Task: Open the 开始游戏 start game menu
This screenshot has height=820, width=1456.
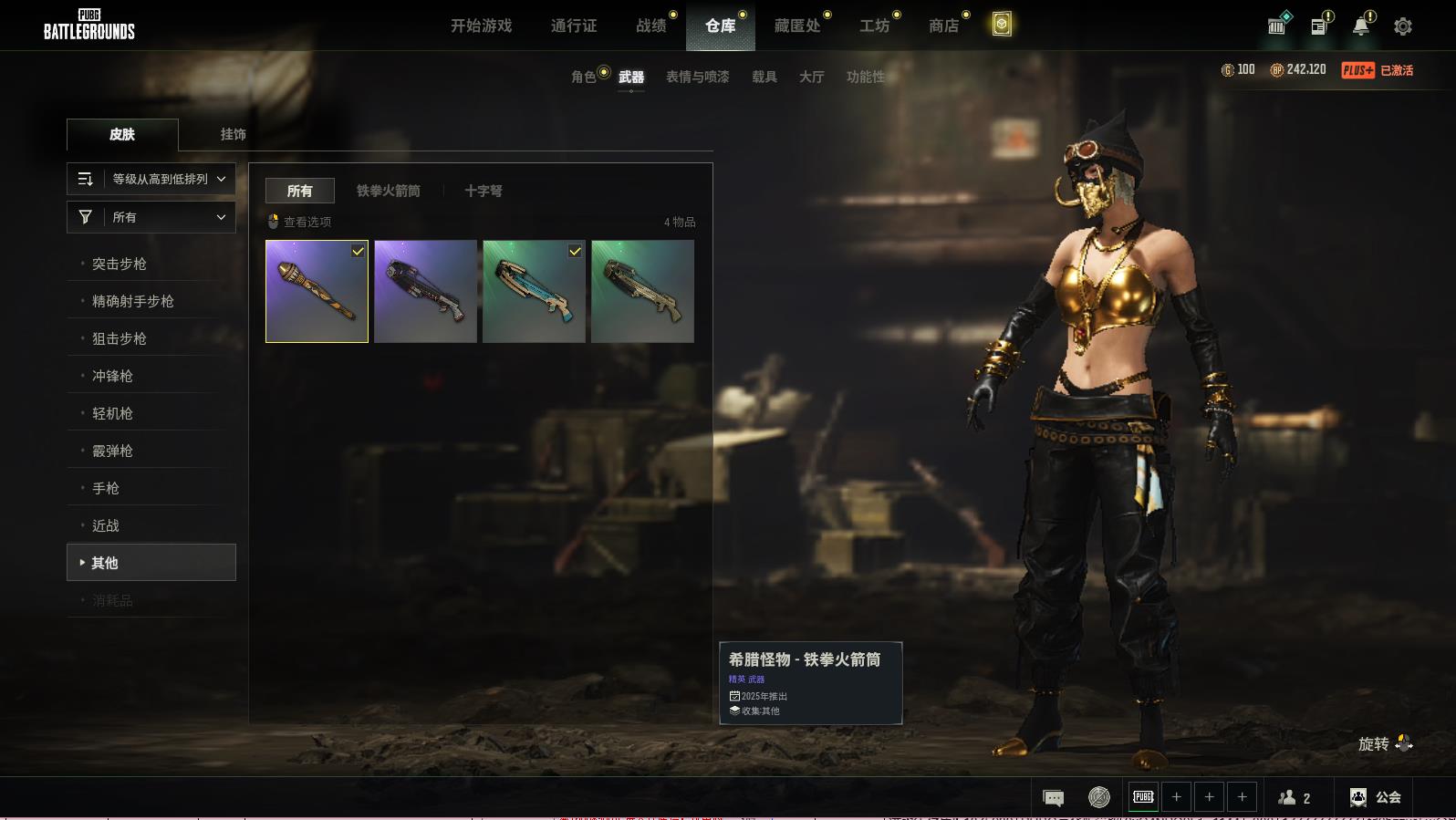Action: [481, 26]
